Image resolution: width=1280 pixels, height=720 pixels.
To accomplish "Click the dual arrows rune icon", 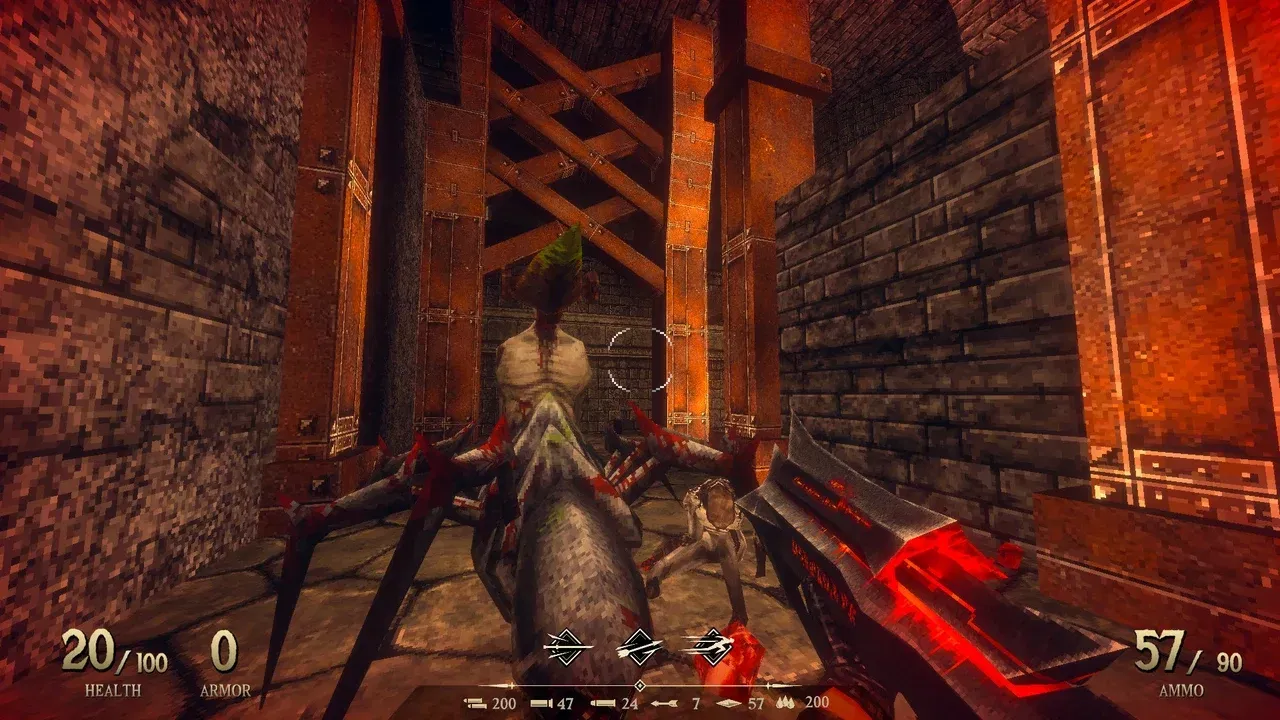I will point(640,647).
